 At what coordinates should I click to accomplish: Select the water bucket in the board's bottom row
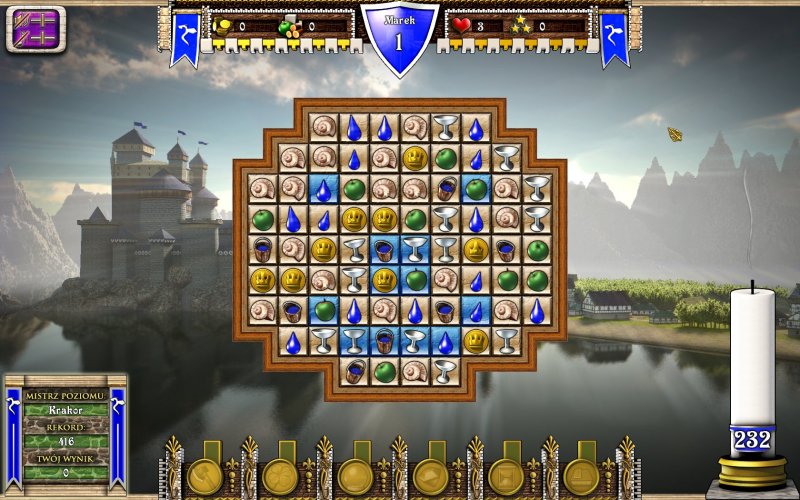pos(354,372)
